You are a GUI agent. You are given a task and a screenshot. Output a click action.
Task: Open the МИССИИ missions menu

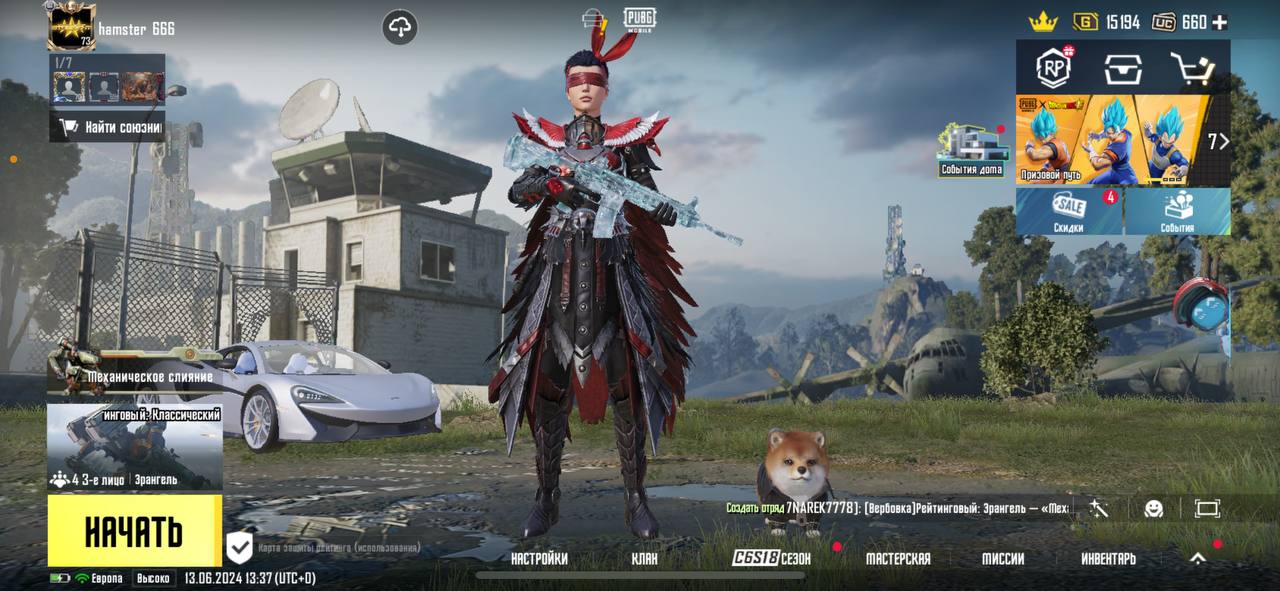click(x=1002, y=559)
